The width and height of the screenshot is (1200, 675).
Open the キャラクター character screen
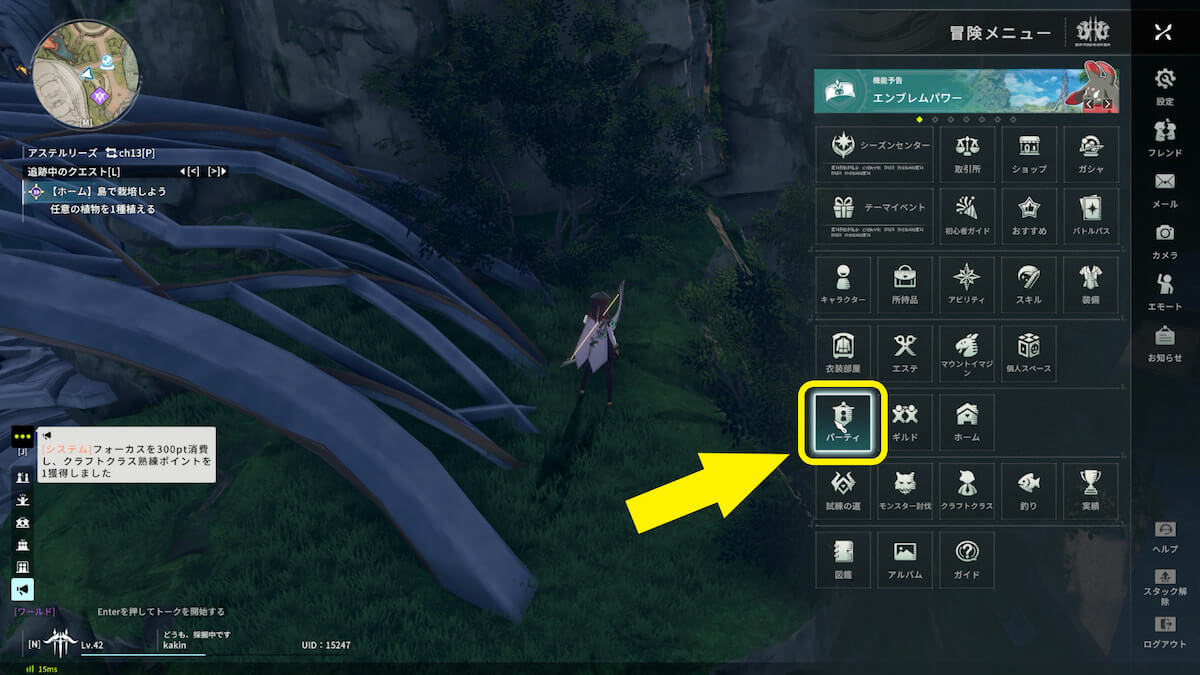(x=843, y=286)
